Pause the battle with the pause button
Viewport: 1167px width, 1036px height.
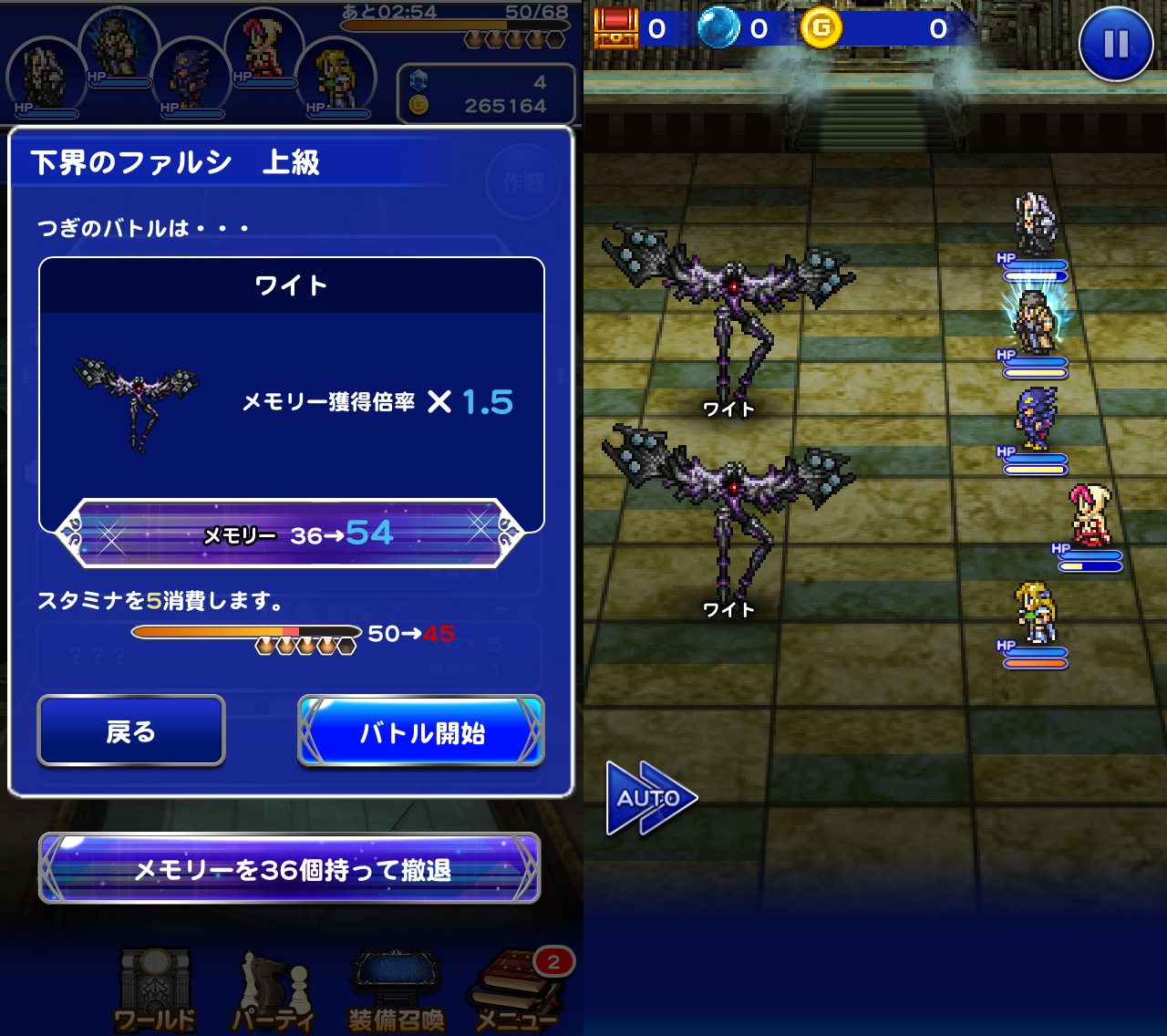1115,44
